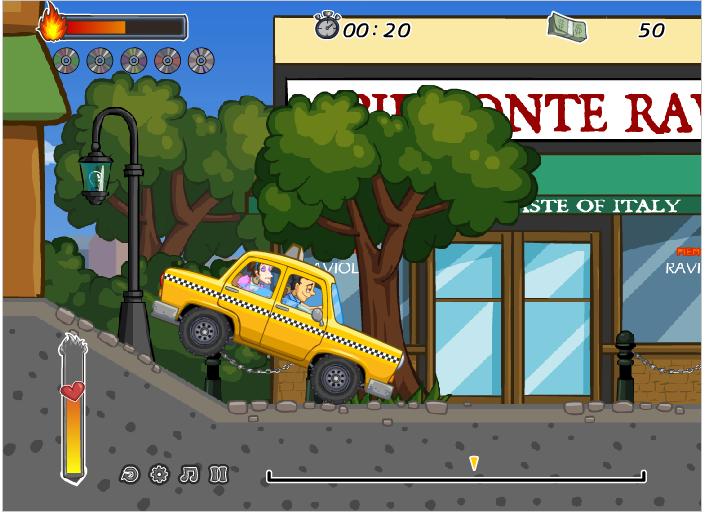Toggle music with the note icon
706x515 pixels.
189,474
